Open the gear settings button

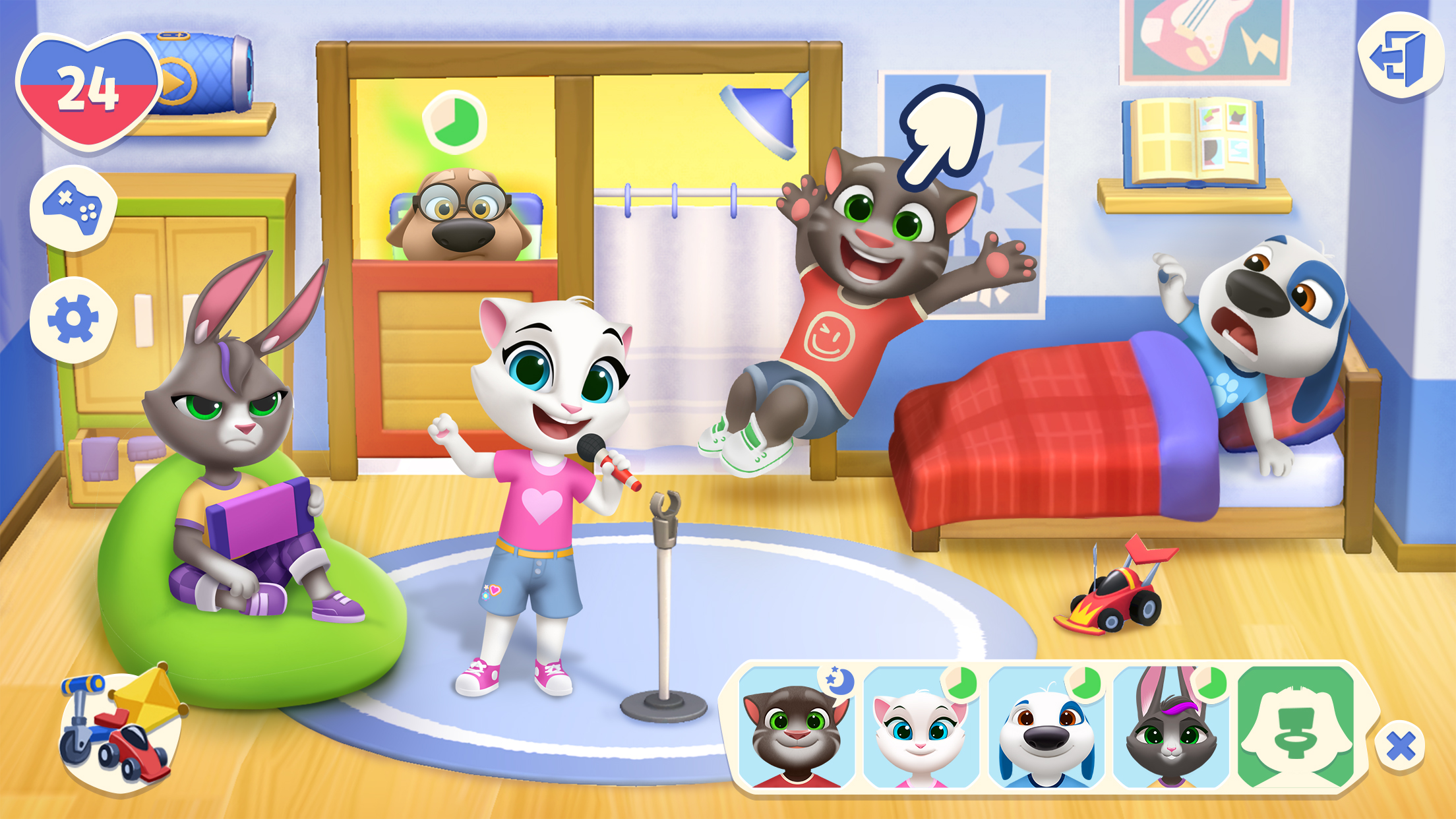click(73, 320)
